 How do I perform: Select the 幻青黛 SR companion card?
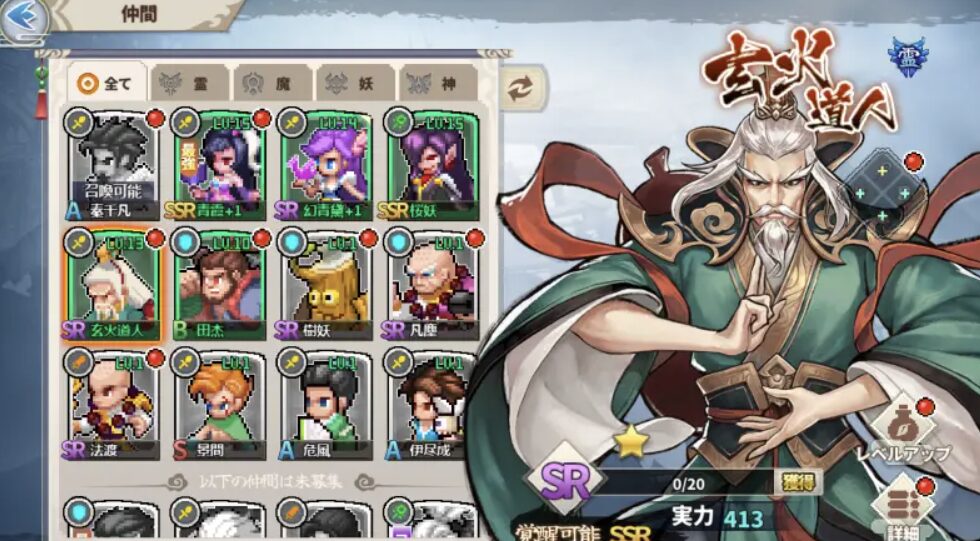[x=325, y=166]
